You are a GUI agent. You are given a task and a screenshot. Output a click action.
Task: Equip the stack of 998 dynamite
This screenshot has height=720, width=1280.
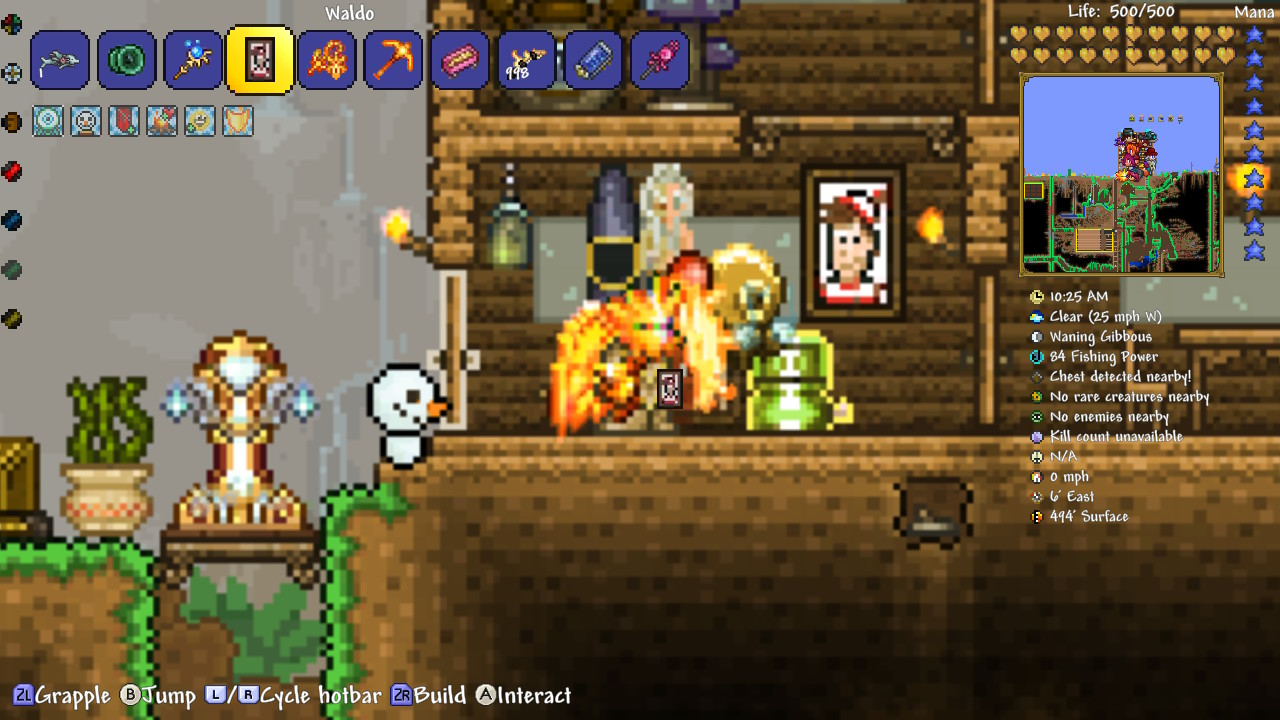point(527,60)
